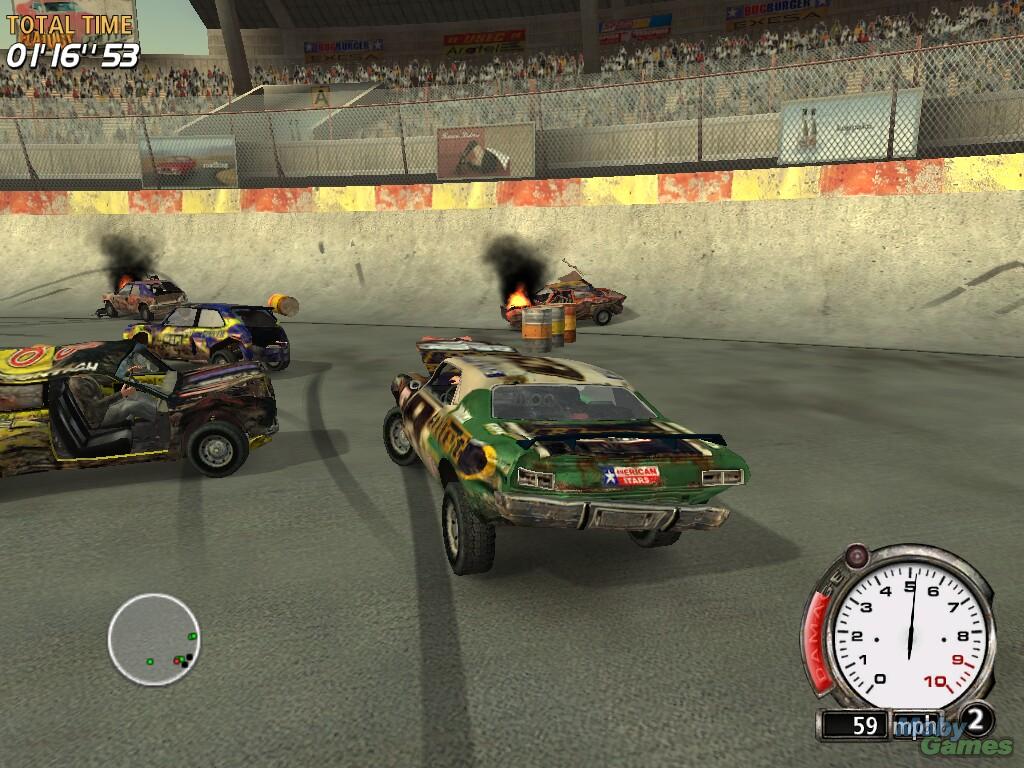Select the gear indicator circle

pyautogui.click(x=977, y=719)
